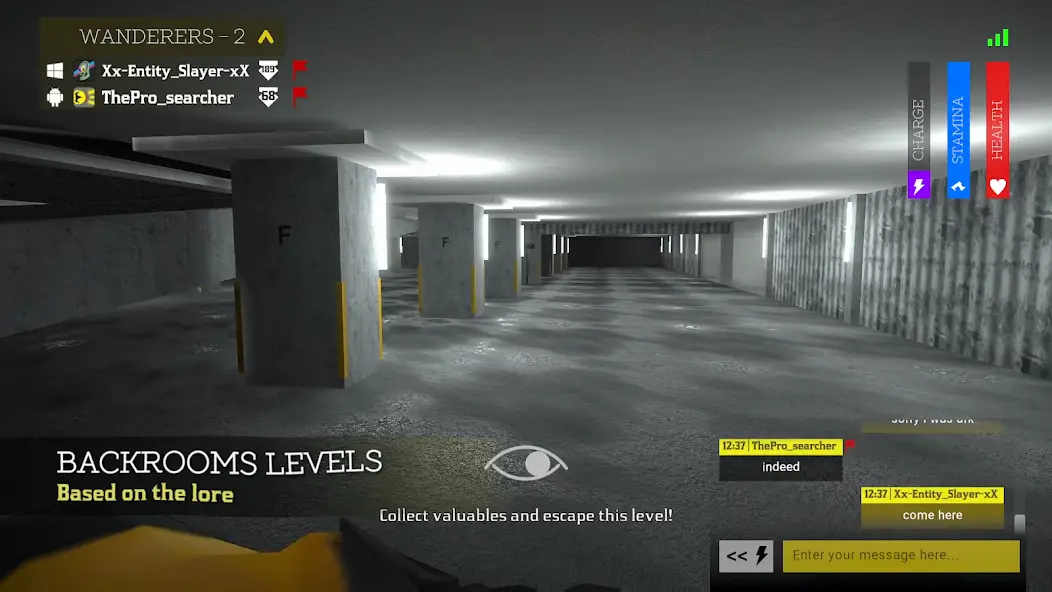The width and height of the screenshot is (1052, 592).
Task: Open the "come here" chat message
Action: (932, 515)
